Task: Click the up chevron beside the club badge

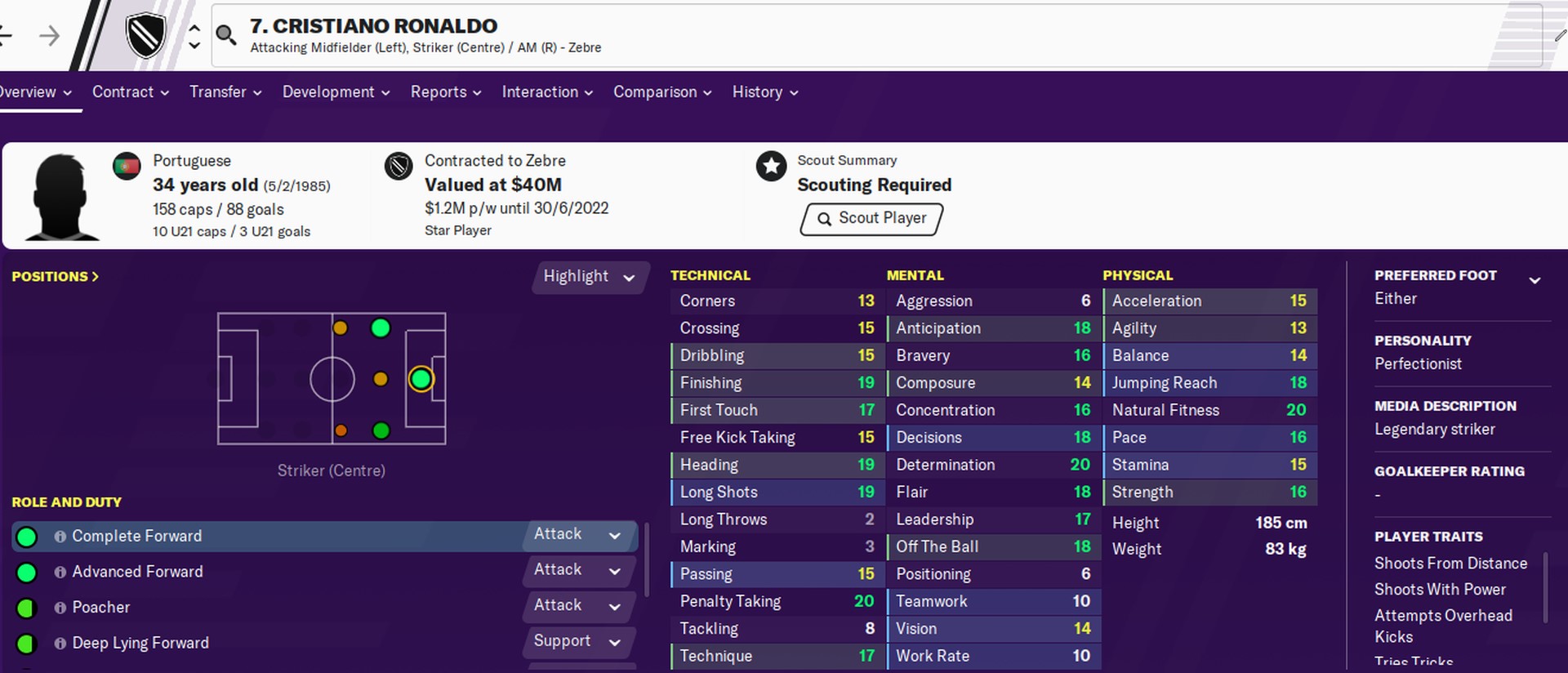Action: point(194,25)
